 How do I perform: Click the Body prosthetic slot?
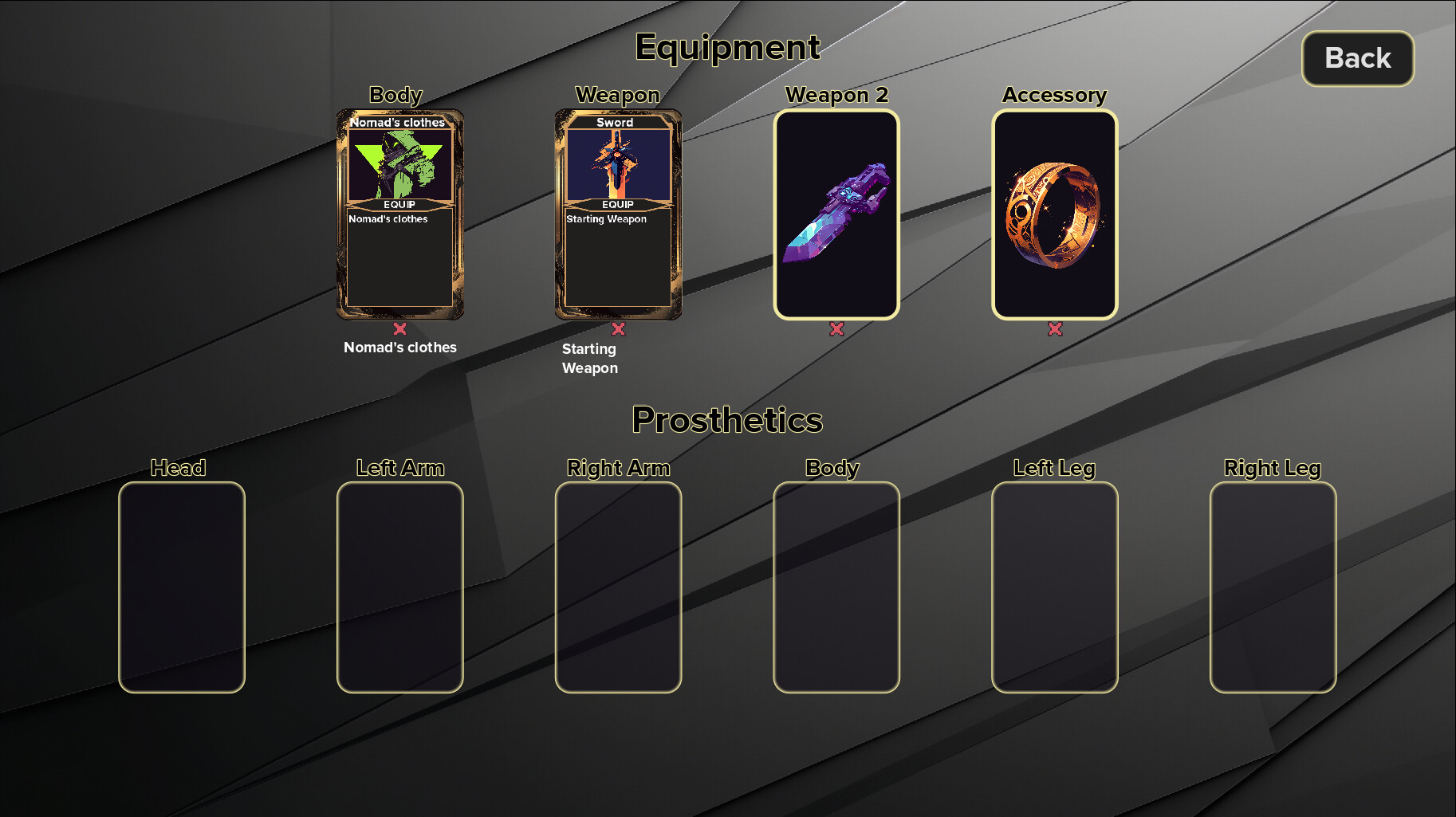pos(837,584)
